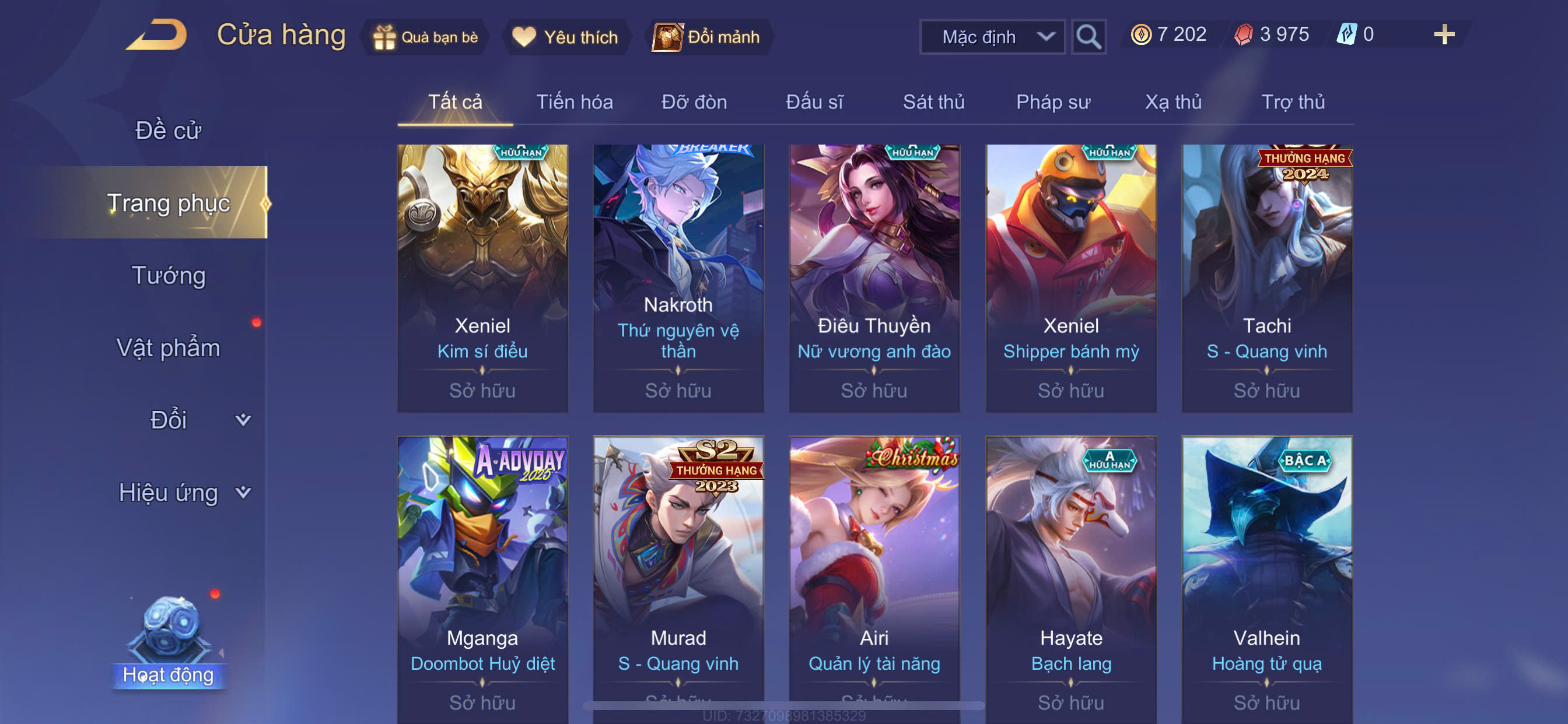Filter skins by Xạ thủ

1173,101
